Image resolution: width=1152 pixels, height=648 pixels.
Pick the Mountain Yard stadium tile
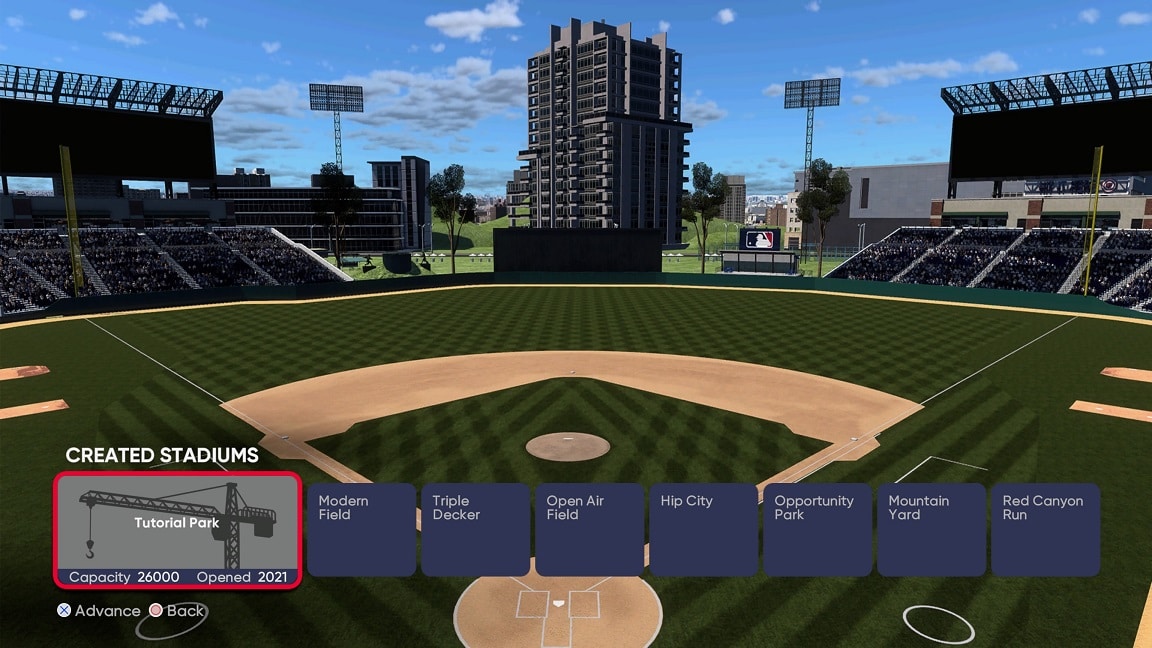[931, 530]
